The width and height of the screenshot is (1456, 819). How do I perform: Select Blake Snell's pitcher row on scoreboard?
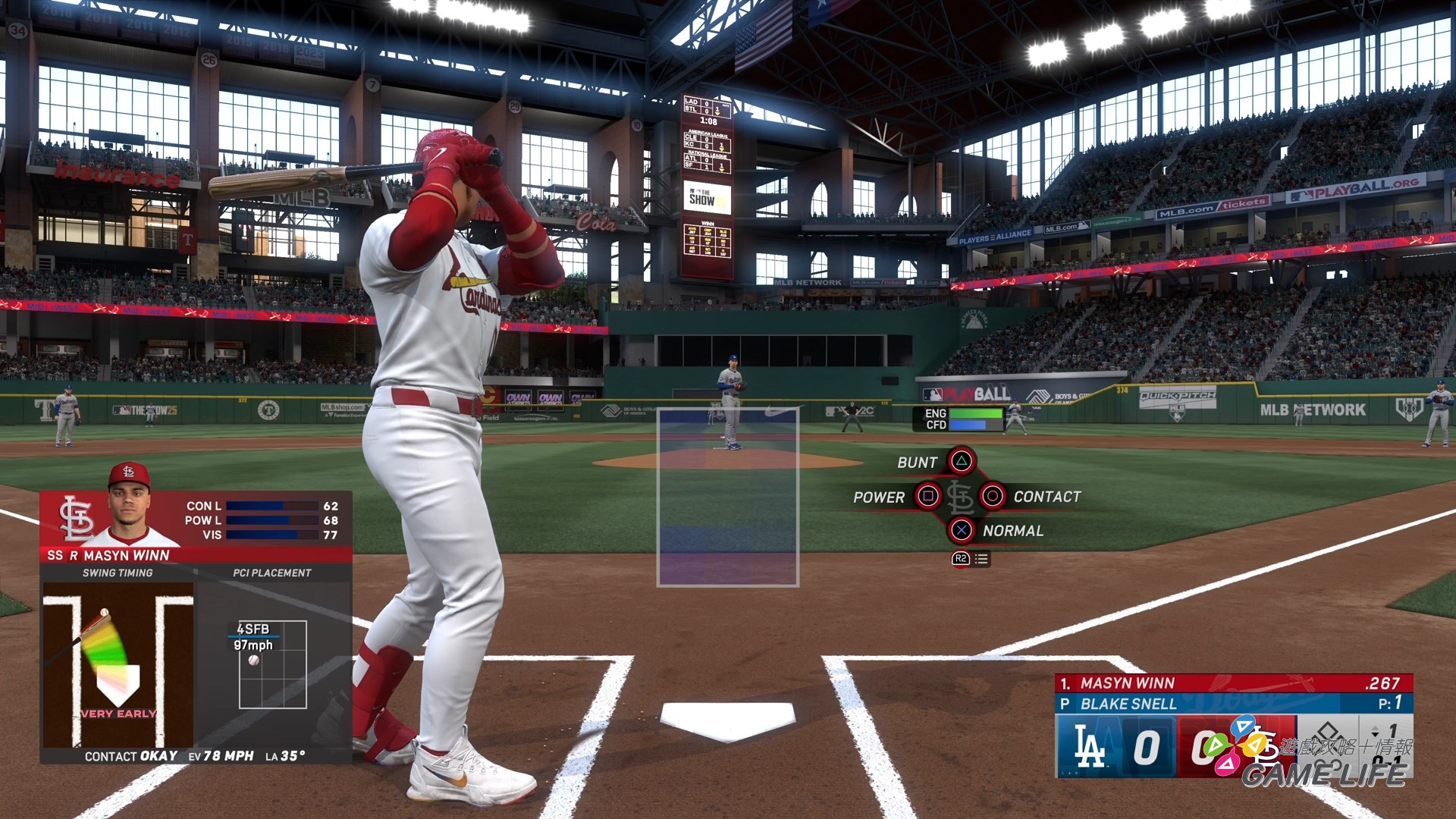click(x=1232, y=704)
